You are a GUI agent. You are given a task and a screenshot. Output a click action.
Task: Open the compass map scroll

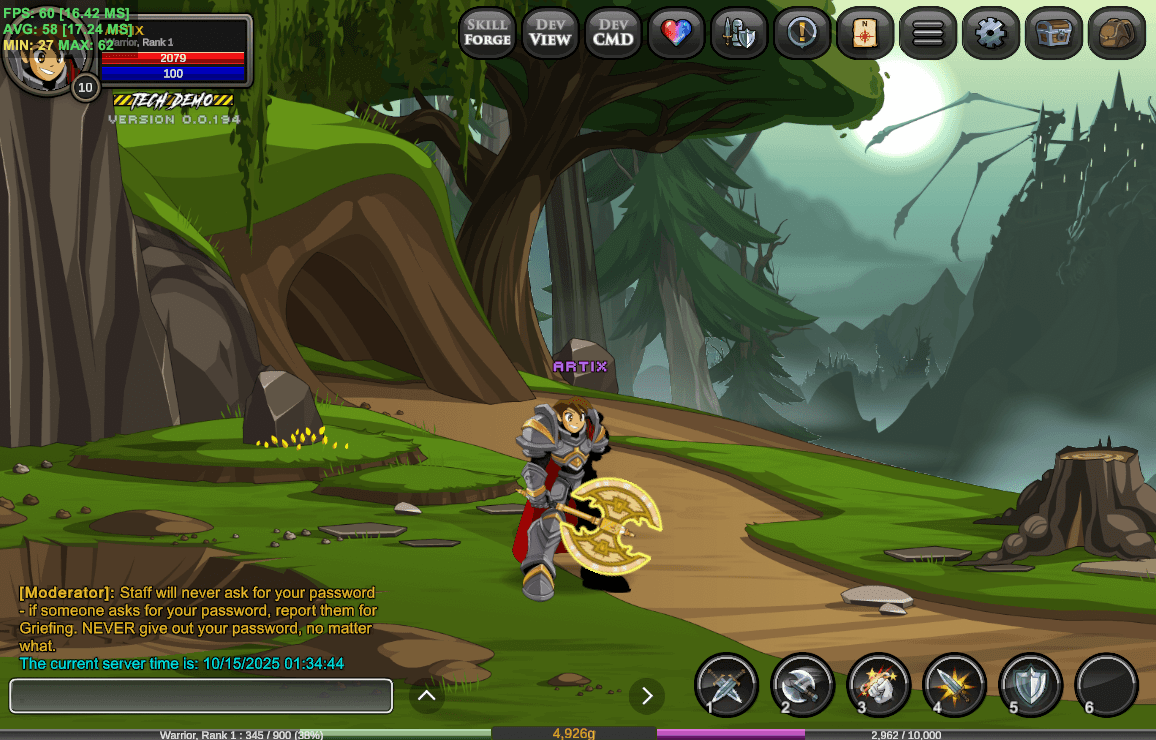point(865,33)
